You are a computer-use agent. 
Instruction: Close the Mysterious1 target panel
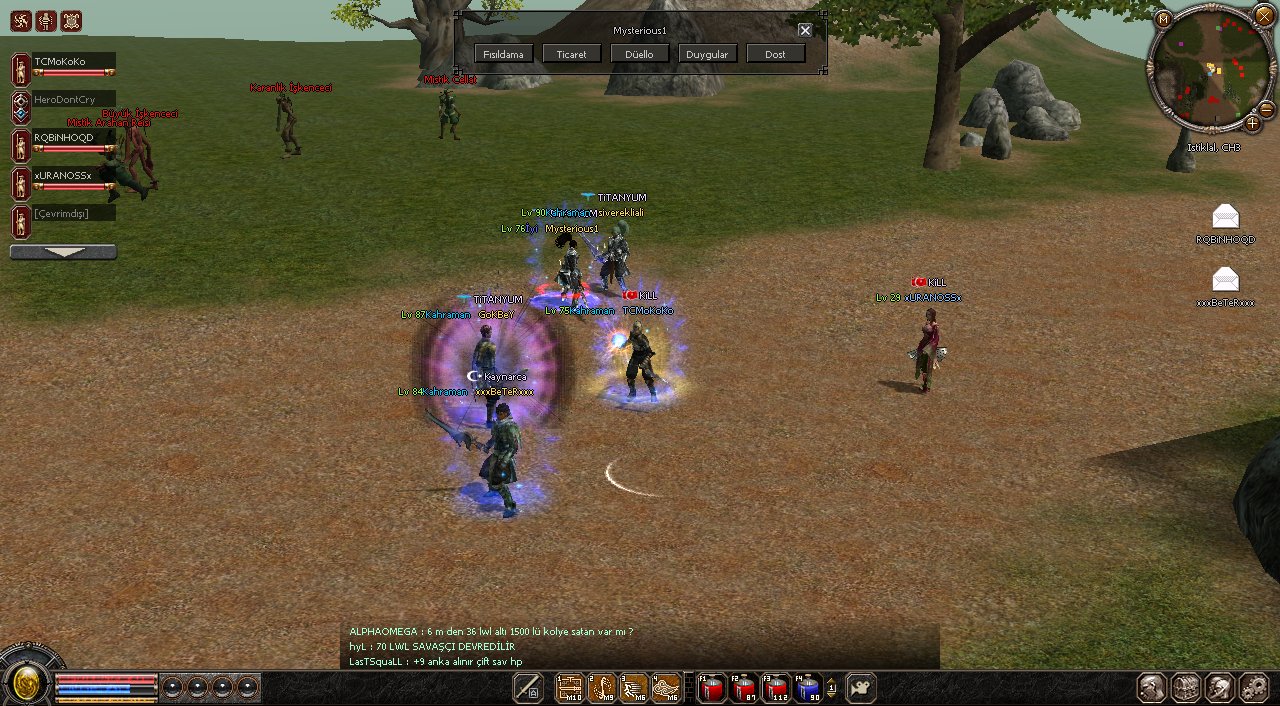click(x=805, y=30)
